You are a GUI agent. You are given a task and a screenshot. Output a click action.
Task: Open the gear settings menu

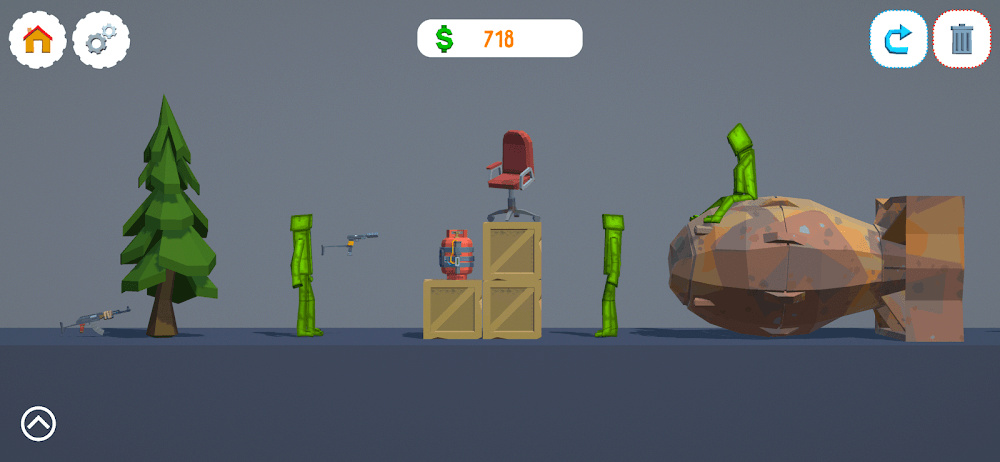101,40
